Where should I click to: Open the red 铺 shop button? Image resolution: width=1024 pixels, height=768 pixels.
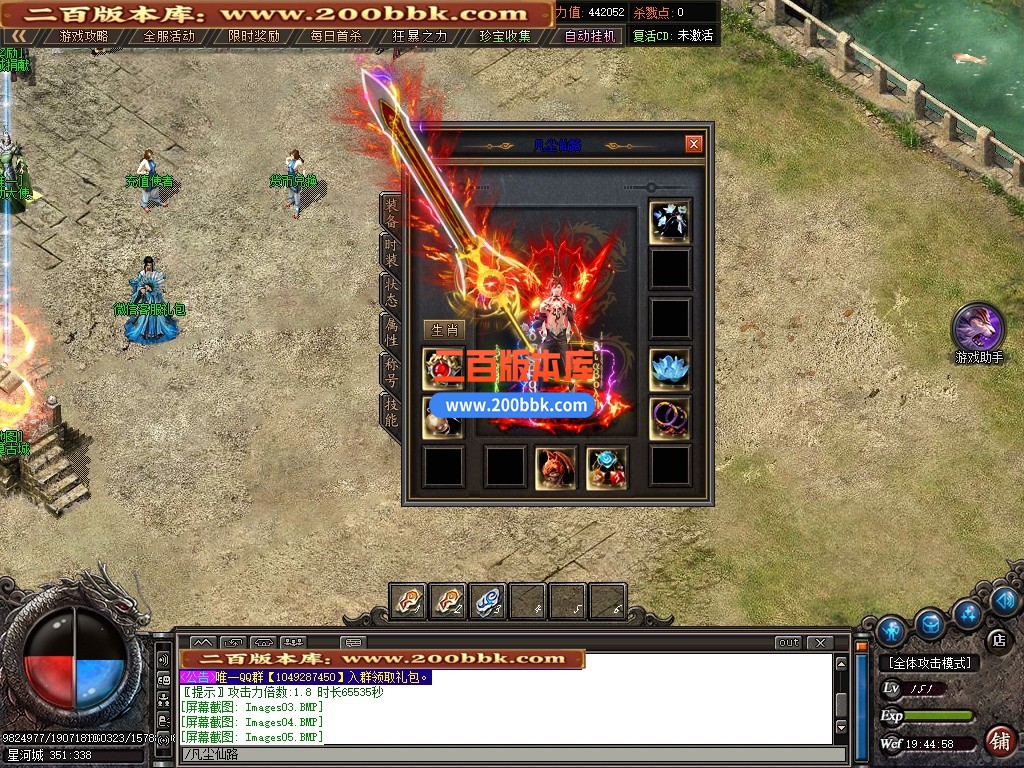click(997, 741)
